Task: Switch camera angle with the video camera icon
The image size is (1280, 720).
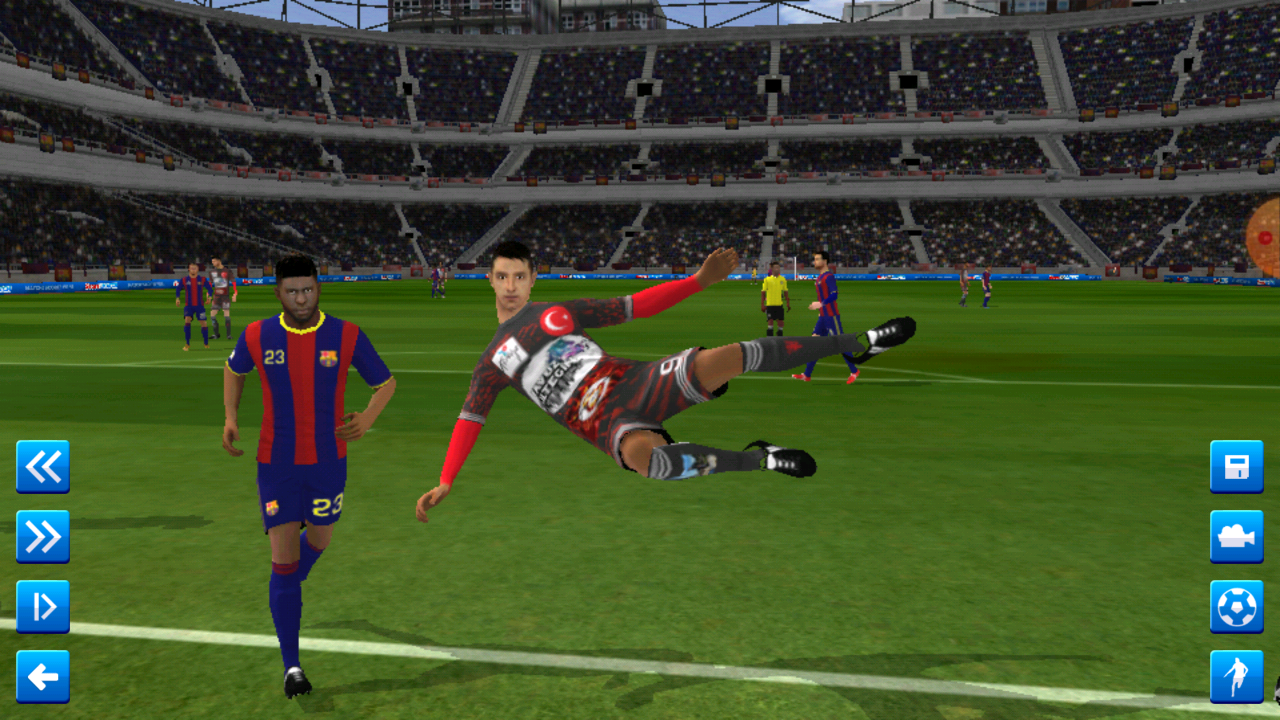Action: [1237, 538]
